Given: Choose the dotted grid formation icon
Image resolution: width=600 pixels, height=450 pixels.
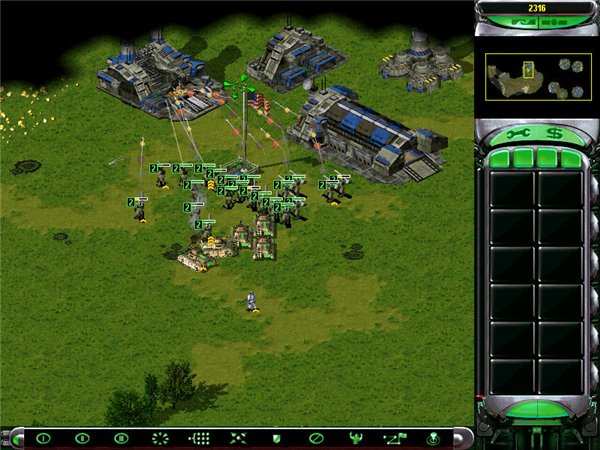Looking at the screenshot, I should pos(199,438).
